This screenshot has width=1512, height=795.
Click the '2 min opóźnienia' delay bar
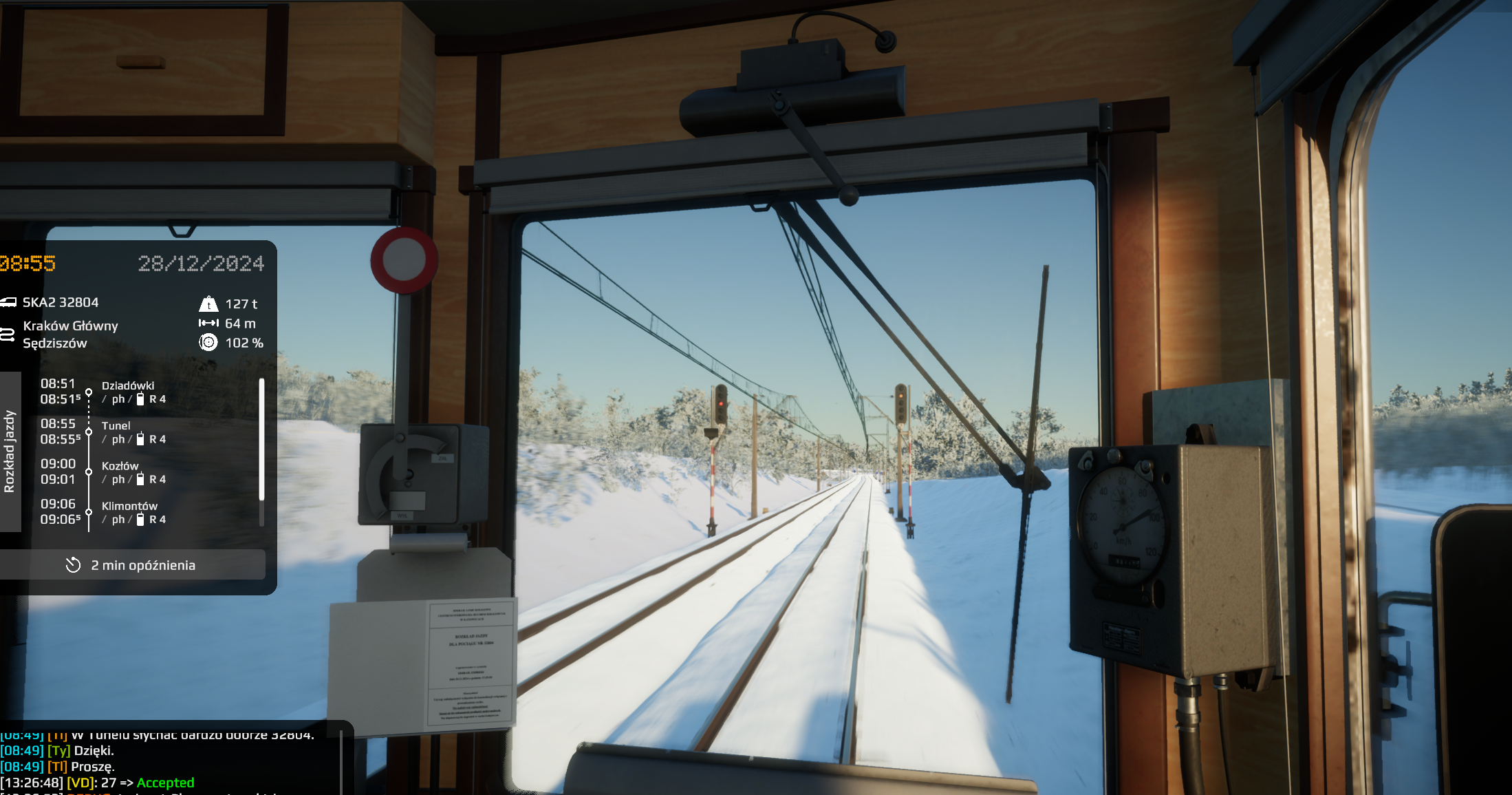coord(132,565)
